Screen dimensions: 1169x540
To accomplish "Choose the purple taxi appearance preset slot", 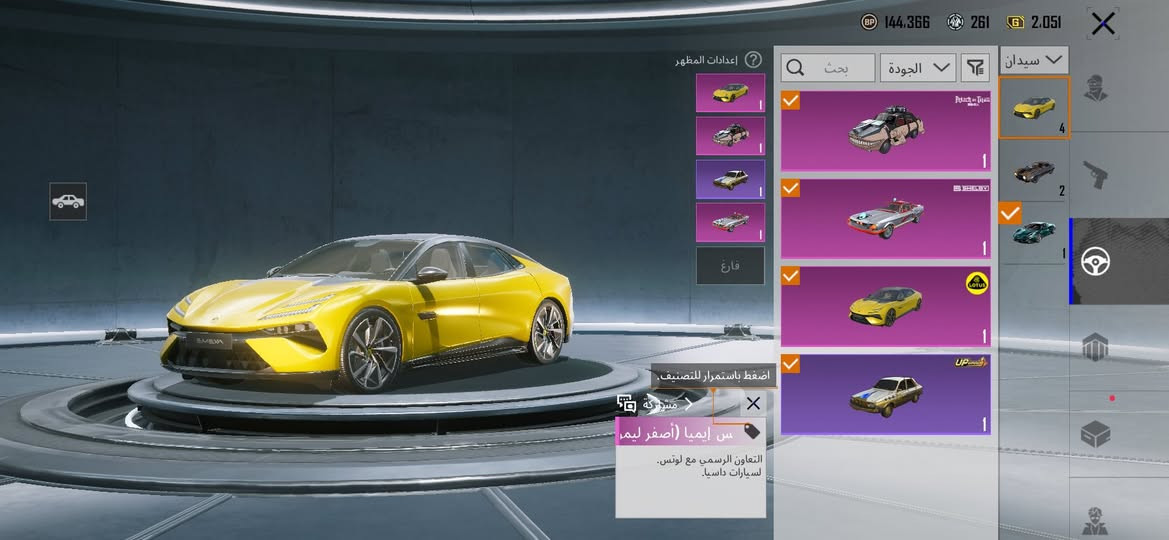I will [x=730, y=179].
